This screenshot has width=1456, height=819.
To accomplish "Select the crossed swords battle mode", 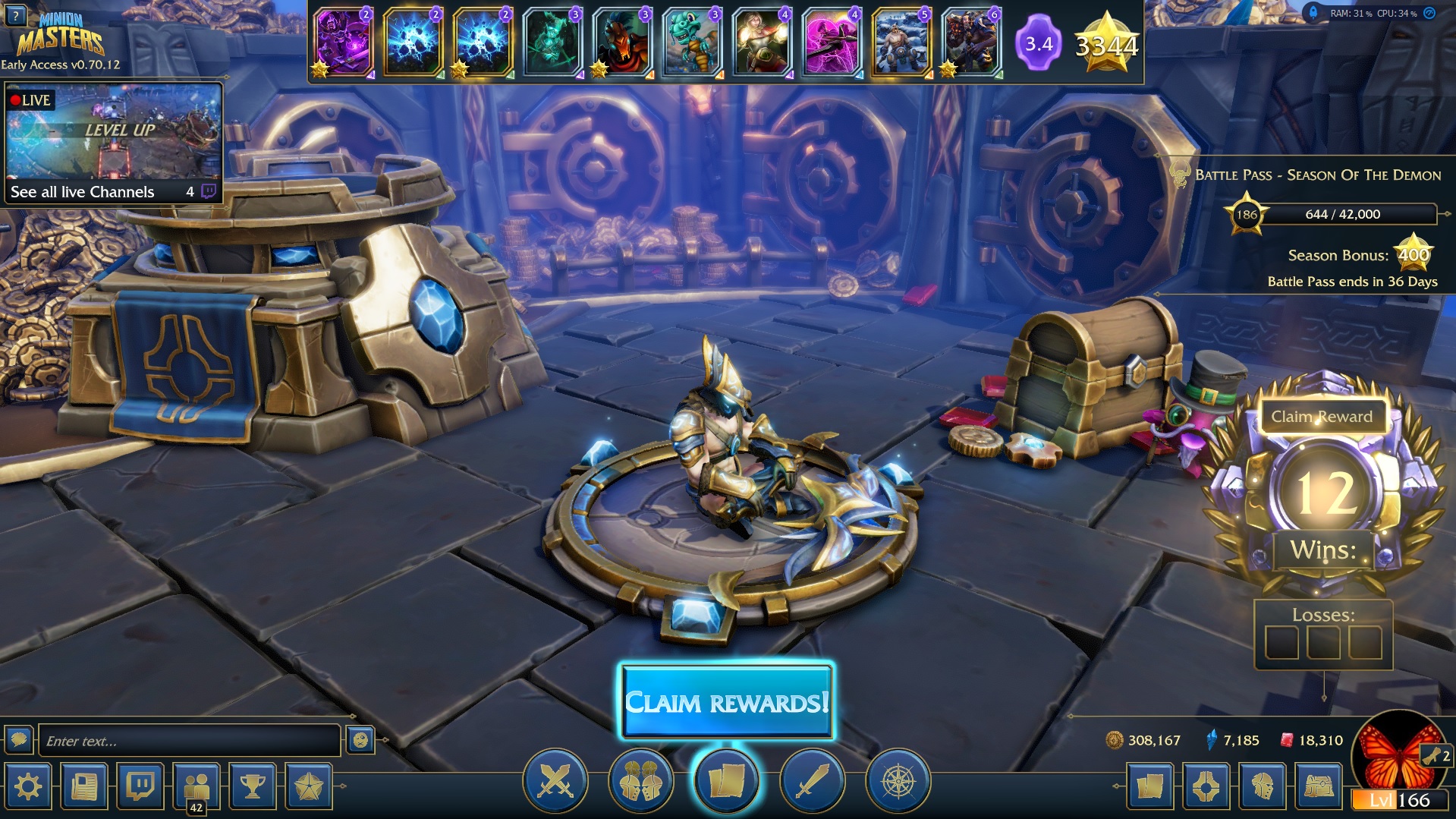I will (x=555, y=781).
